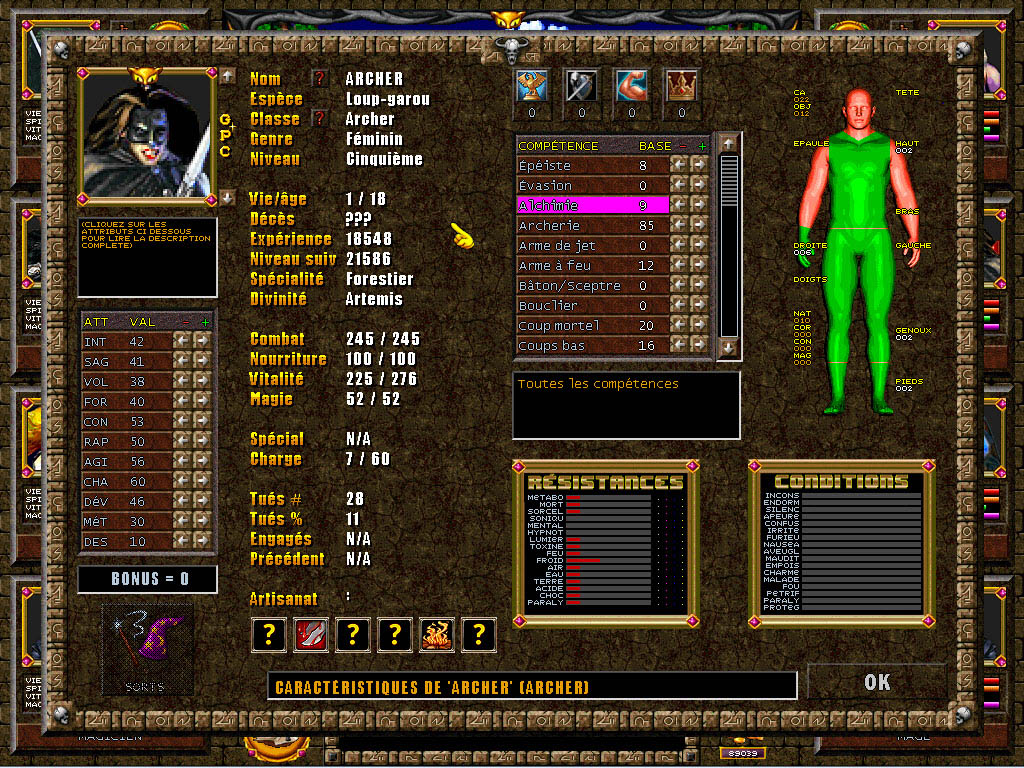This screenshot has height=768, width=1024.
Task: Select the red bloody blade Artisanat icon
Action: [308, 634]
